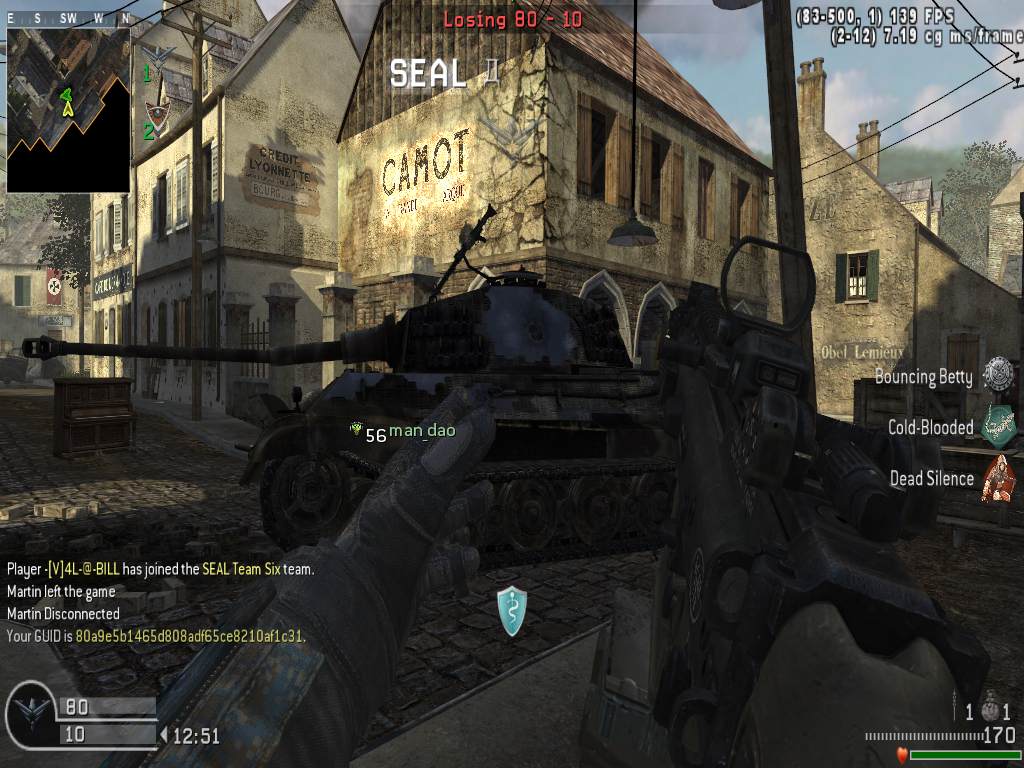Select the Cold-Blooded perk icon
The height and width of the screenshot is (768, 1024).
point(998,426)
